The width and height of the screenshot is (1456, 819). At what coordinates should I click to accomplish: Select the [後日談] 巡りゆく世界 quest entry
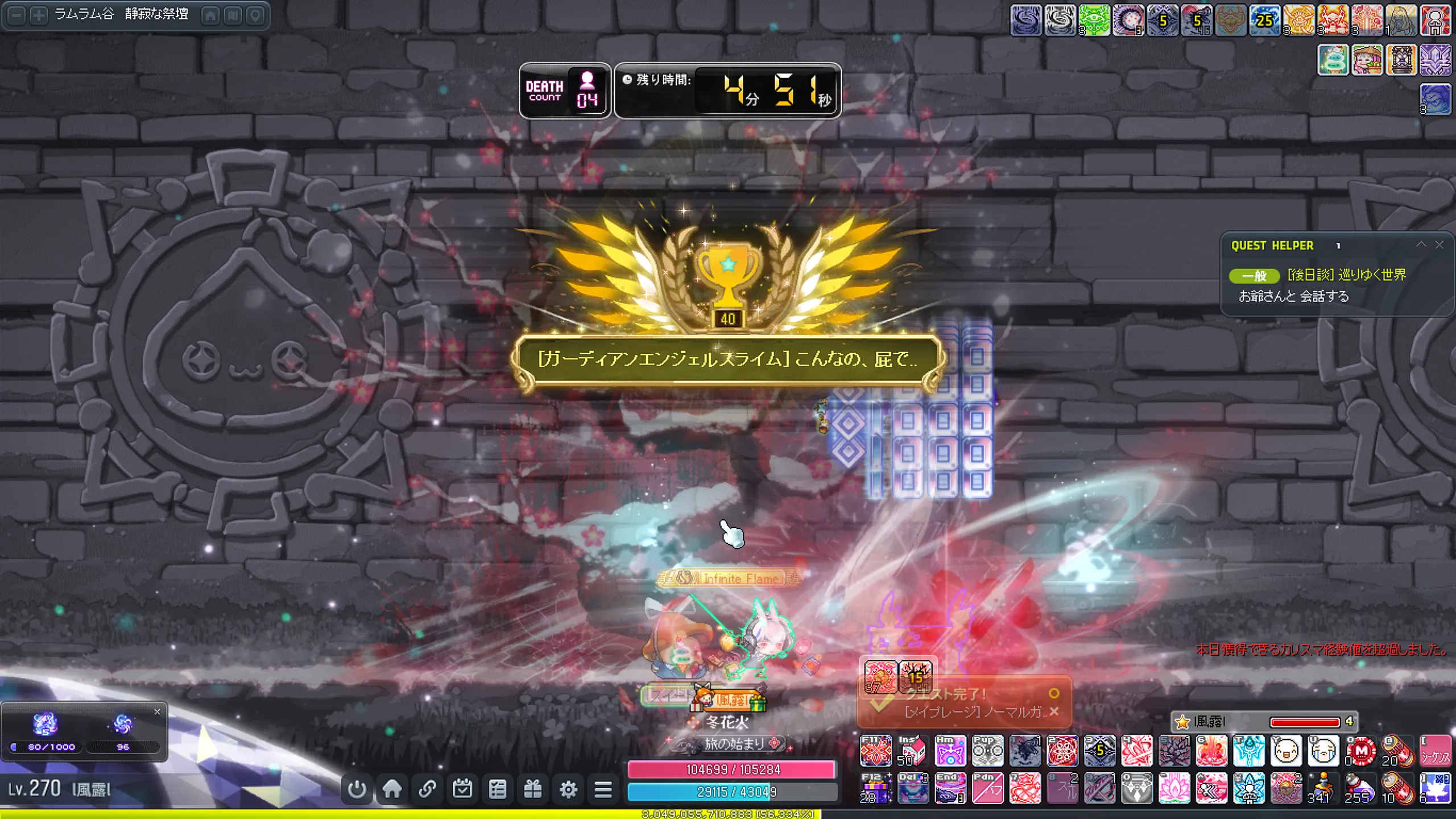pos(1346,275)
